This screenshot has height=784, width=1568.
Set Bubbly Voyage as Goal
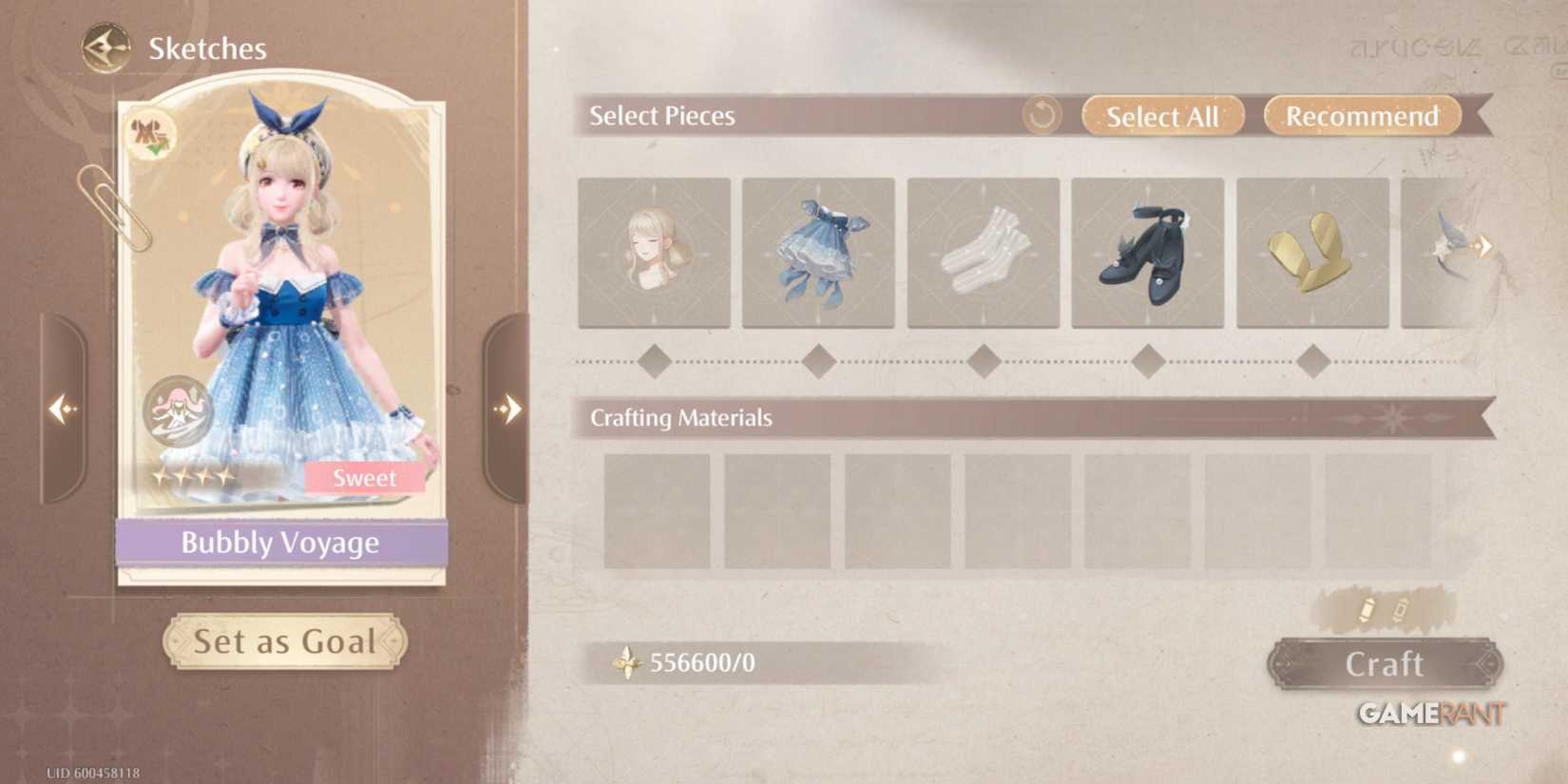(282, 641)
